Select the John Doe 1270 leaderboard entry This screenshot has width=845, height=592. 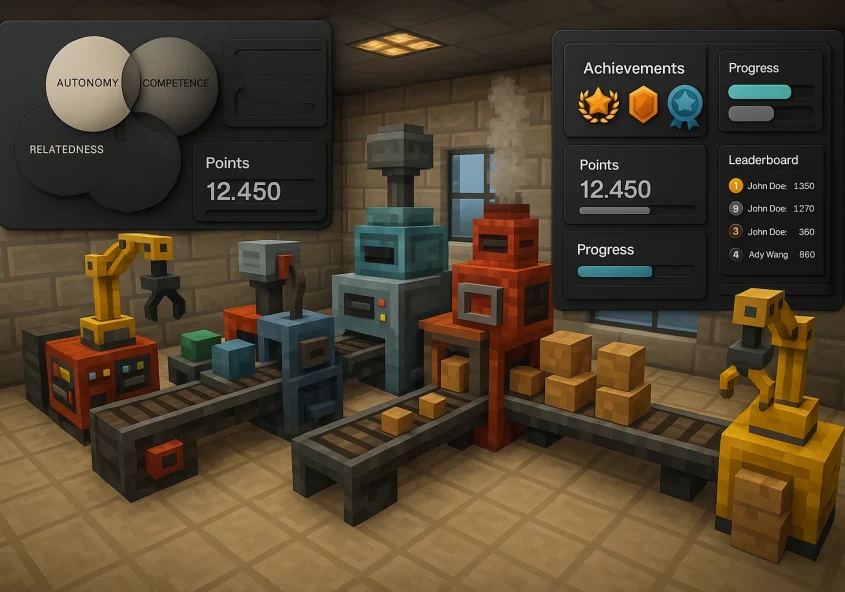(772, 209)
